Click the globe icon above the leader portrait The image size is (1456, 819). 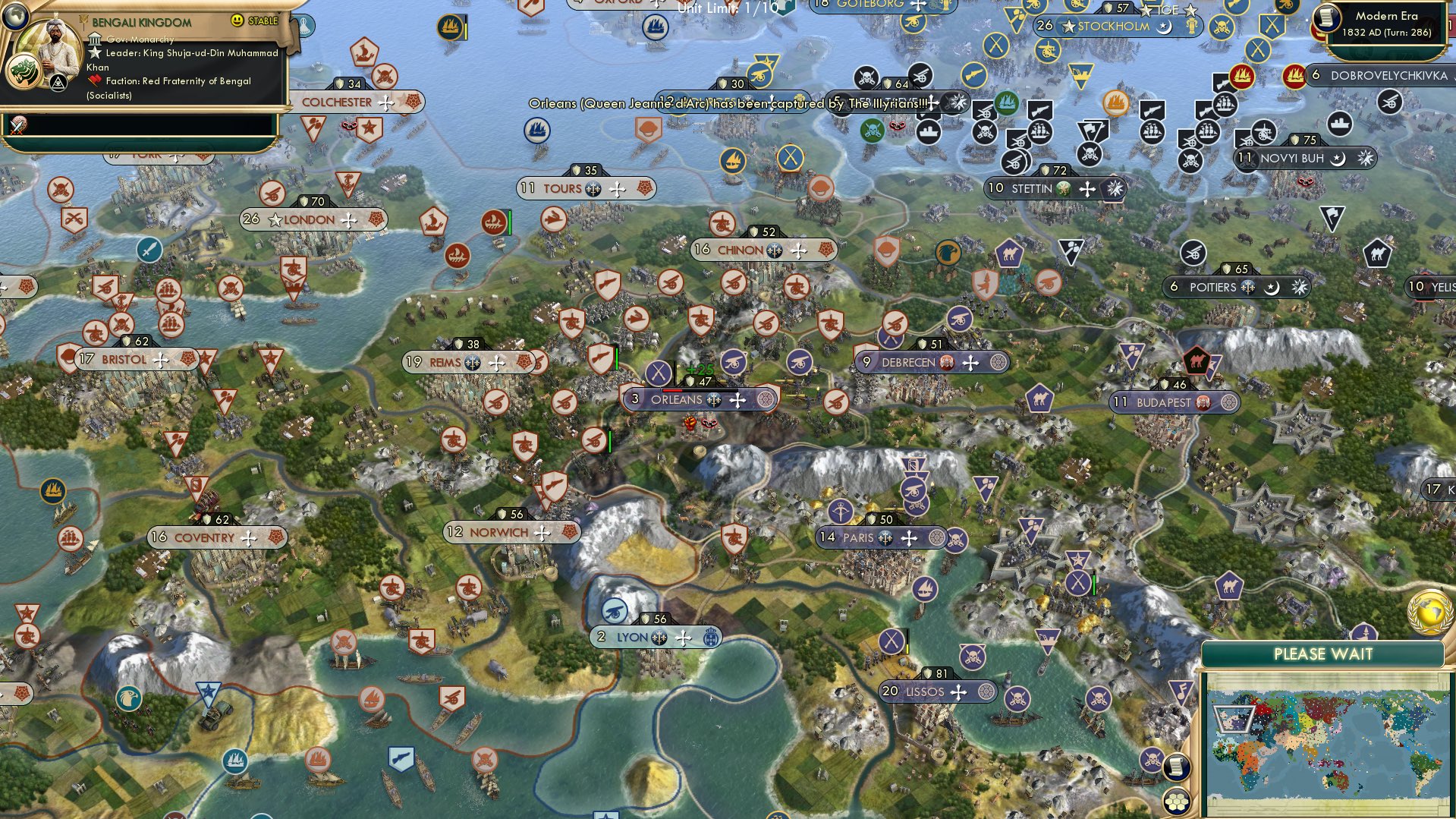[x=14, y=15]
